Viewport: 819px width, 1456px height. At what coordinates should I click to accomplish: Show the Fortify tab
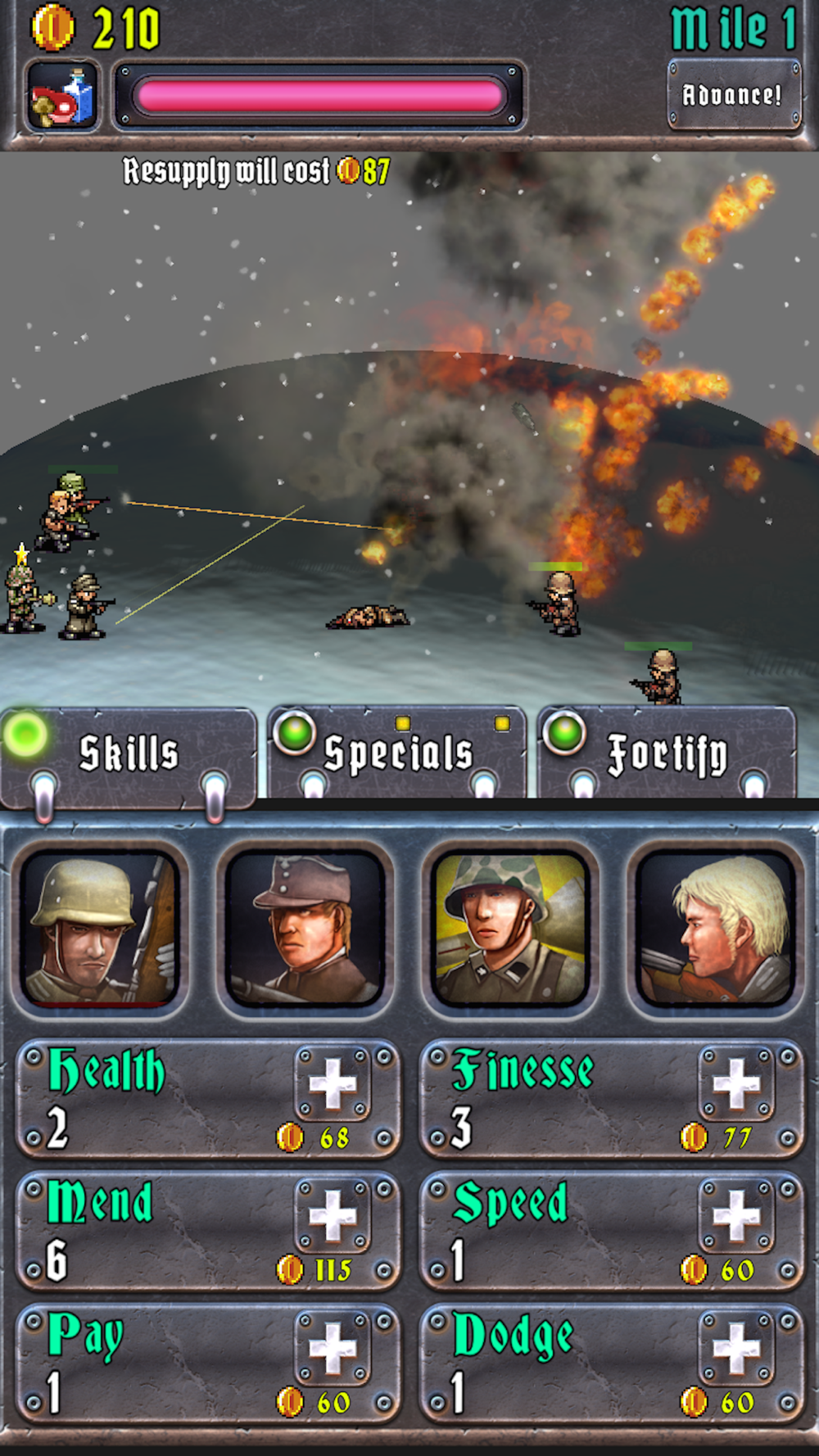[x=667, y=754]
